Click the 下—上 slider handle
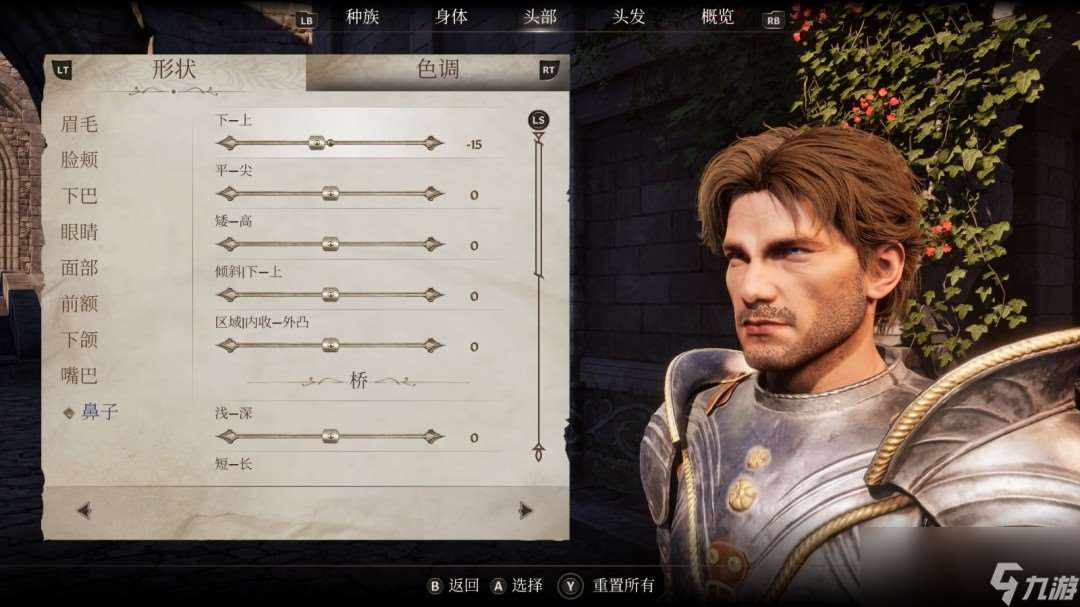1080x607 pixels. click(x=317, y=143)
